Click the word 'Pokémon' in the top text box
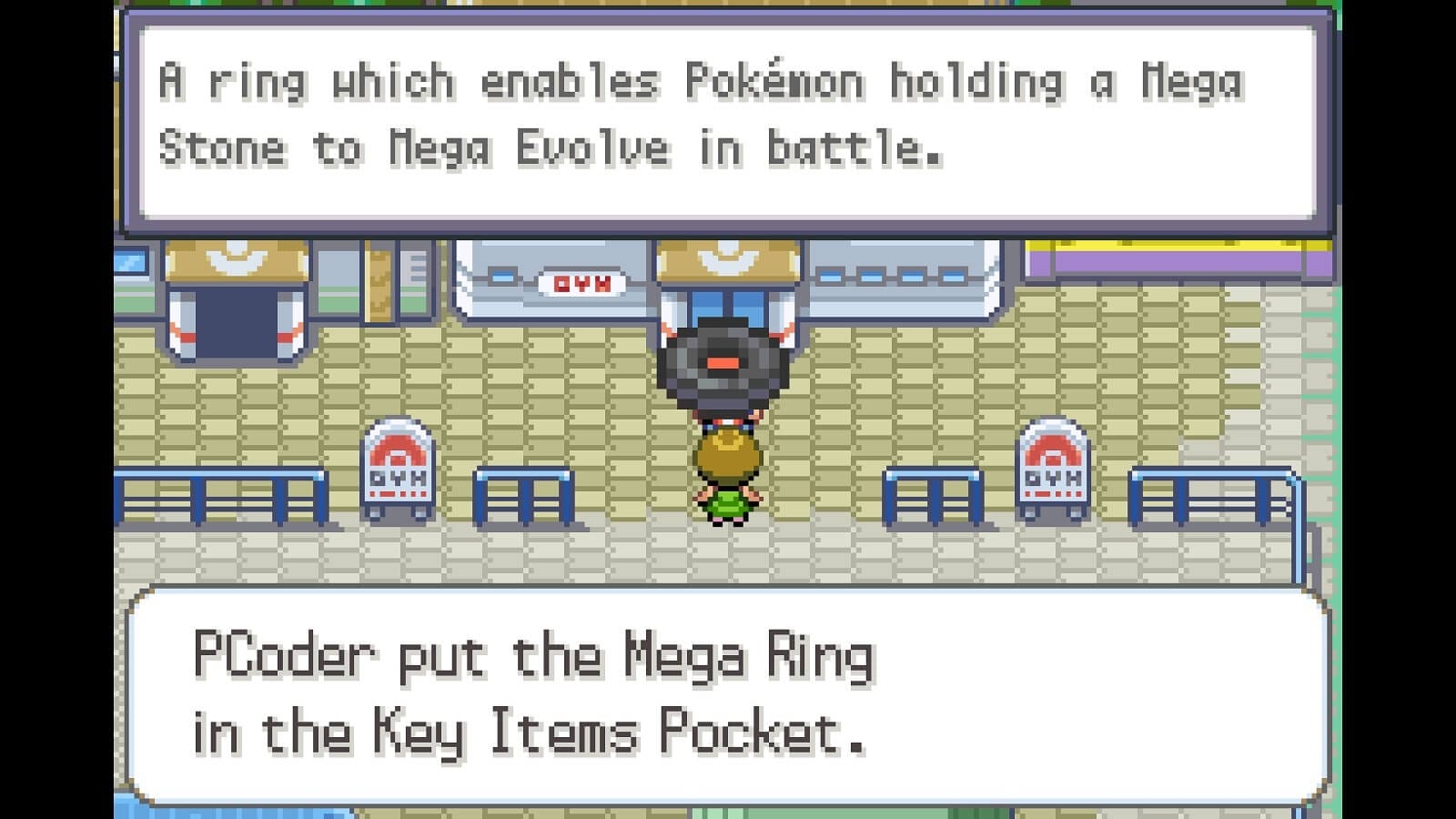 (778, 80)
